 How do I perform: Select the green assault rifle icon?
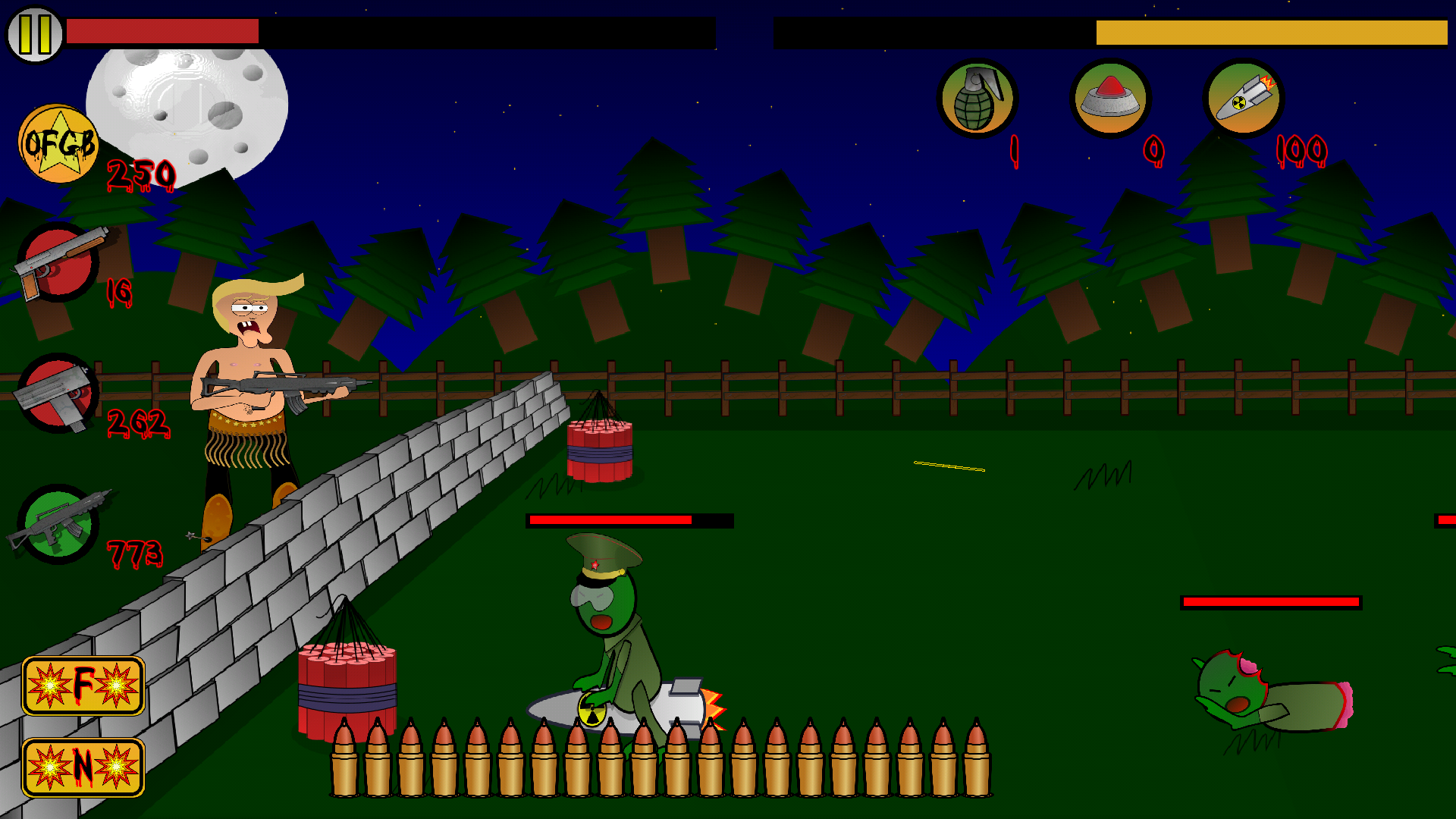(57, 526)
